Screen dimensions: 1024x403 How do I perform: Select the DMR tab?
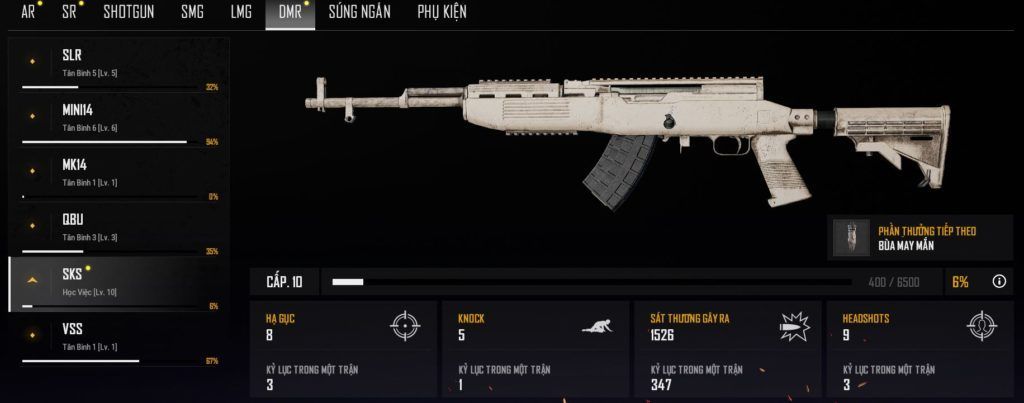290,12
